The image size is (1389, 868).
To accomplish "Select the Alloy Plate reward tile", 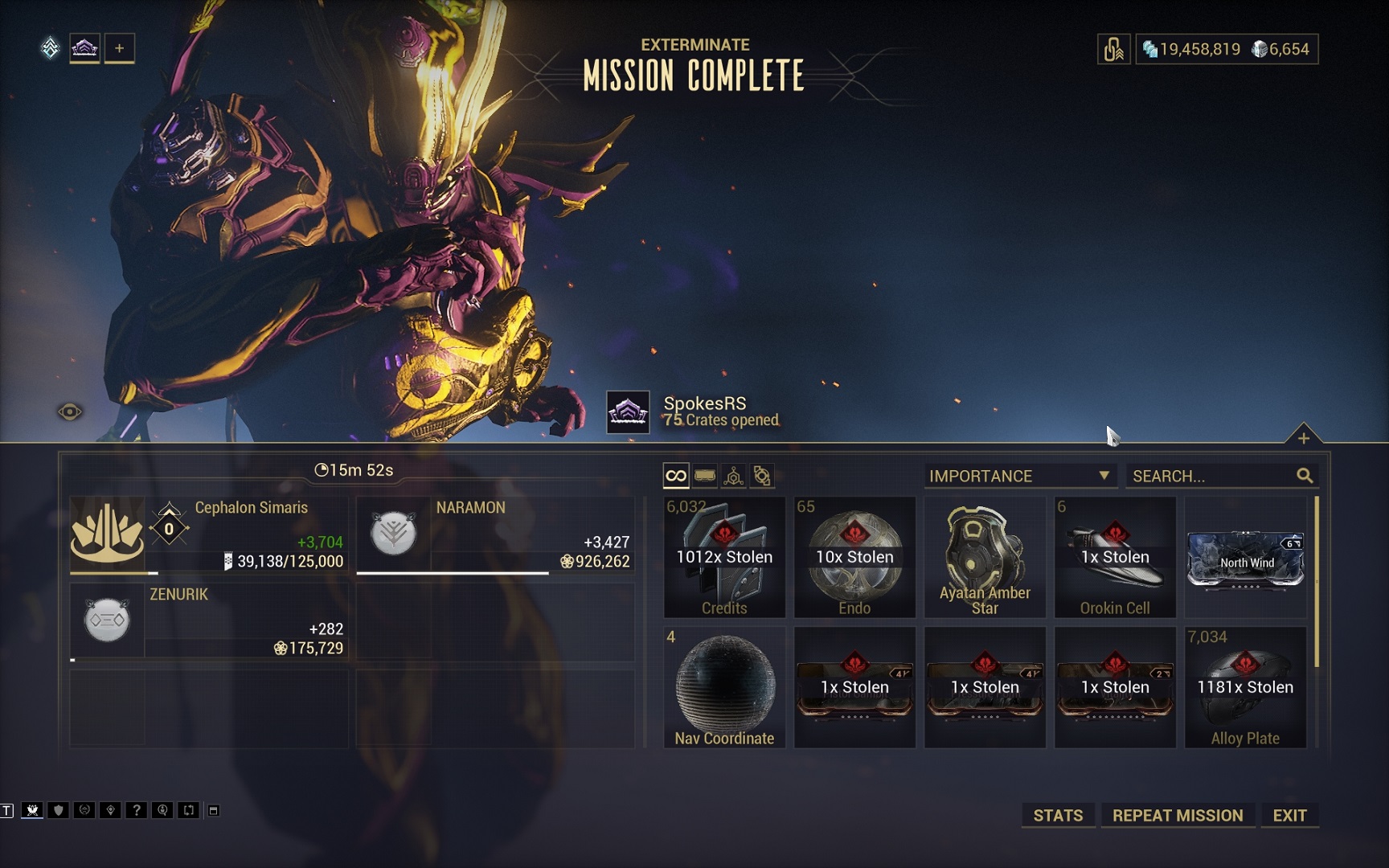I will pos(1245,687).
